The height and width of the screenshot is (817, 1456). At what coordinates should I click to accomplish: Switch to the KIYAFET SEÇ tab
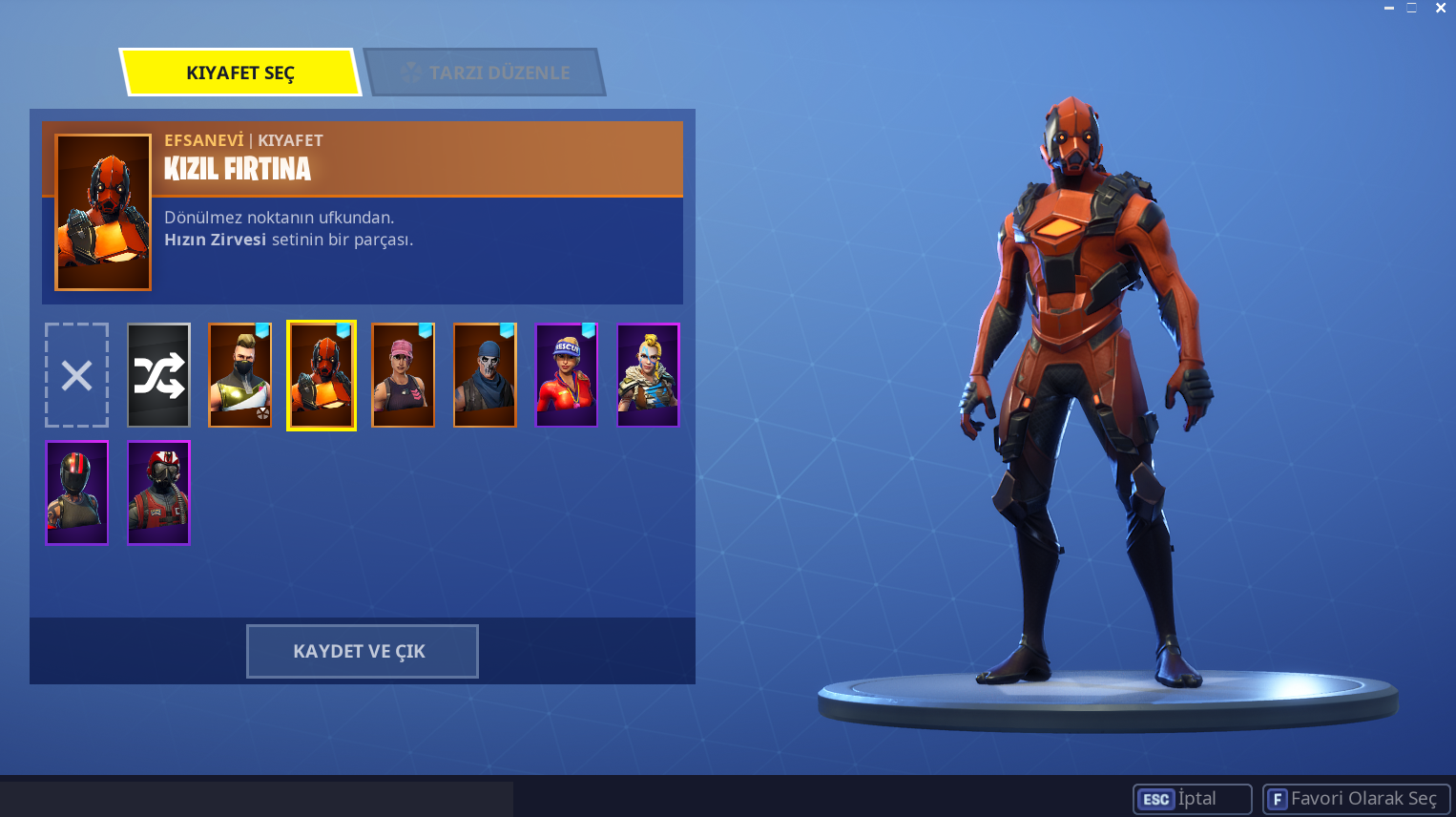[240, 73]
